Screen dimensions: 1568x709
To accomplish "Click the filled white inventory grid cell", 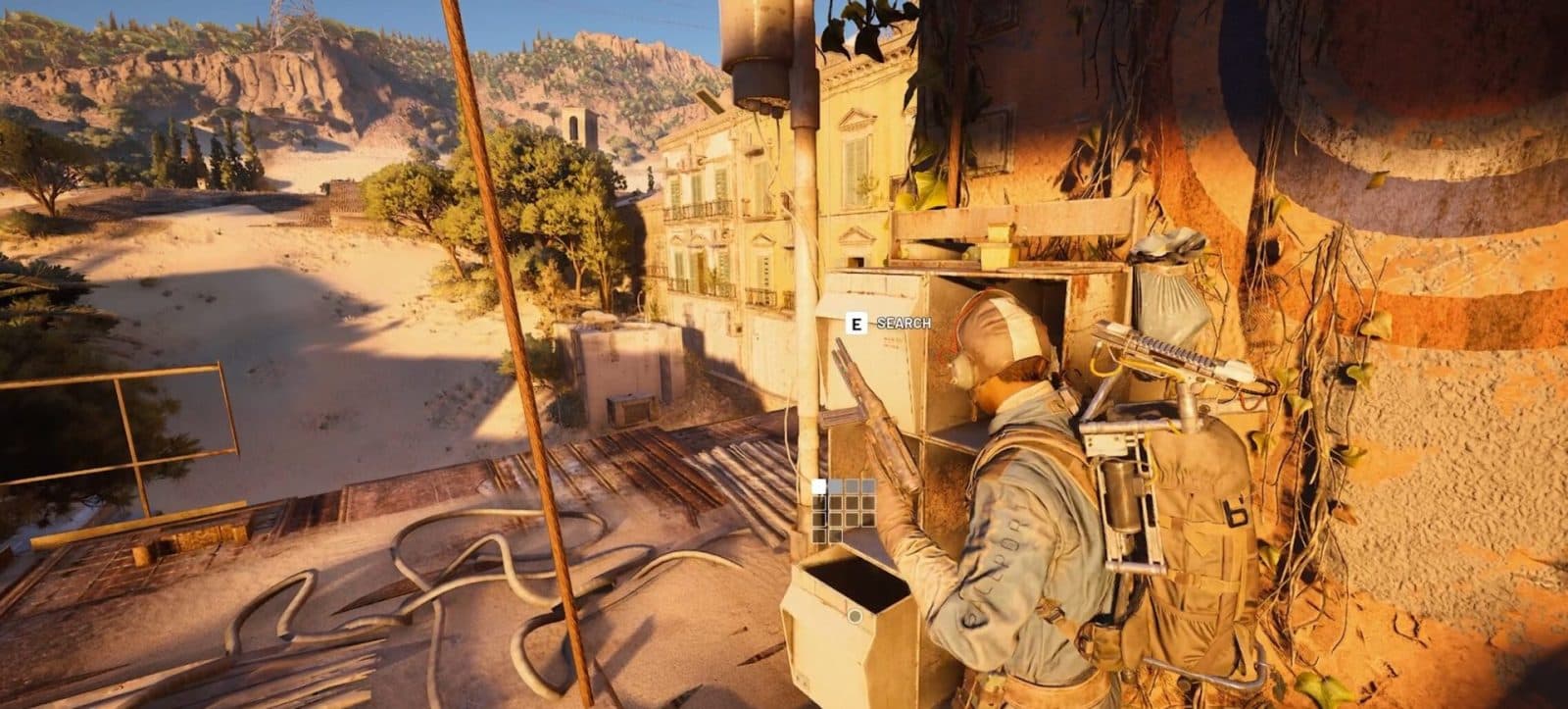I will [x=818, y=485].
